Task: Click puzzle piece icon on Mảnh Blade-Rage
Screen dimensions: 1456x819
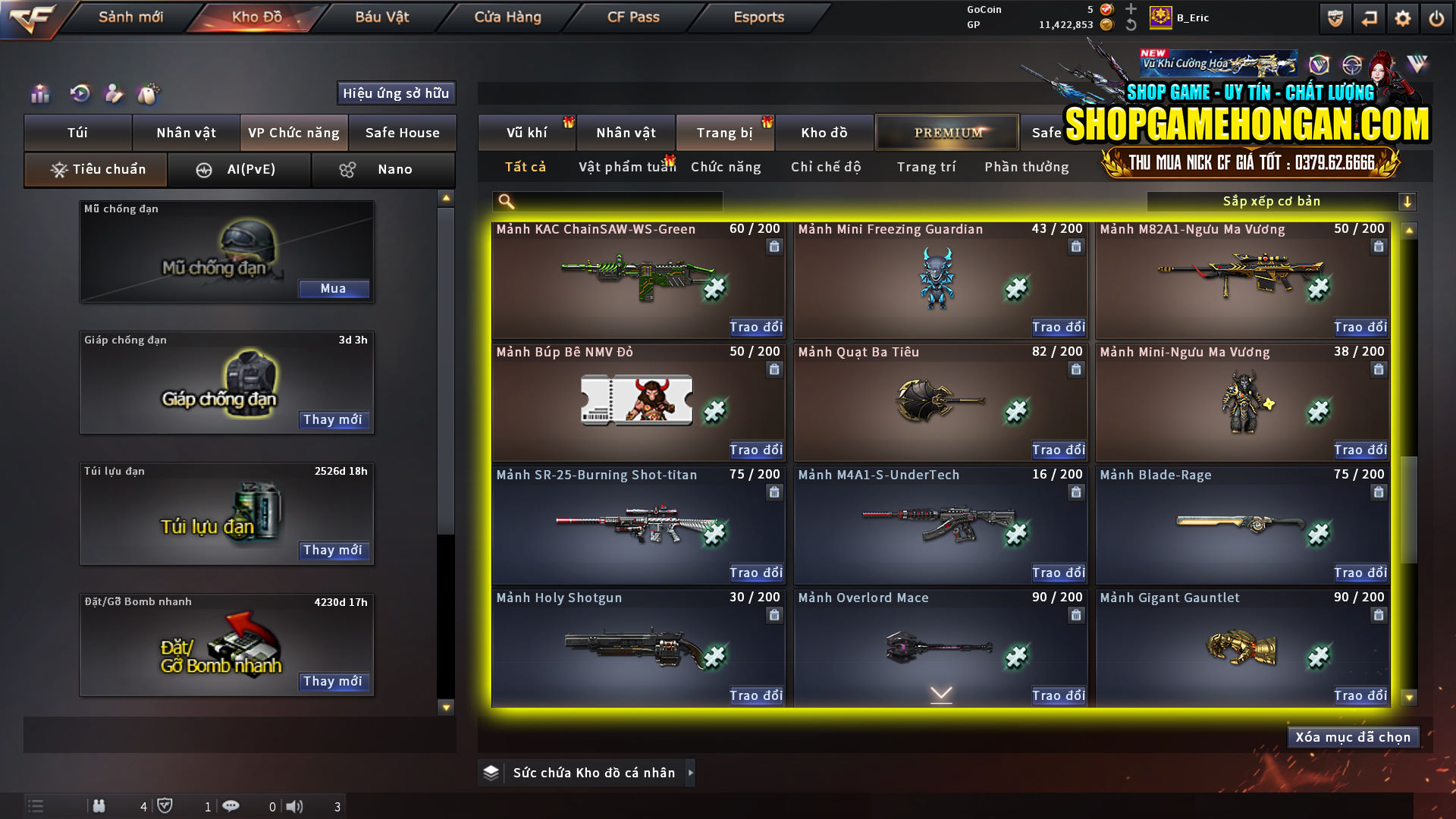Action: [x=1318, y=535]
